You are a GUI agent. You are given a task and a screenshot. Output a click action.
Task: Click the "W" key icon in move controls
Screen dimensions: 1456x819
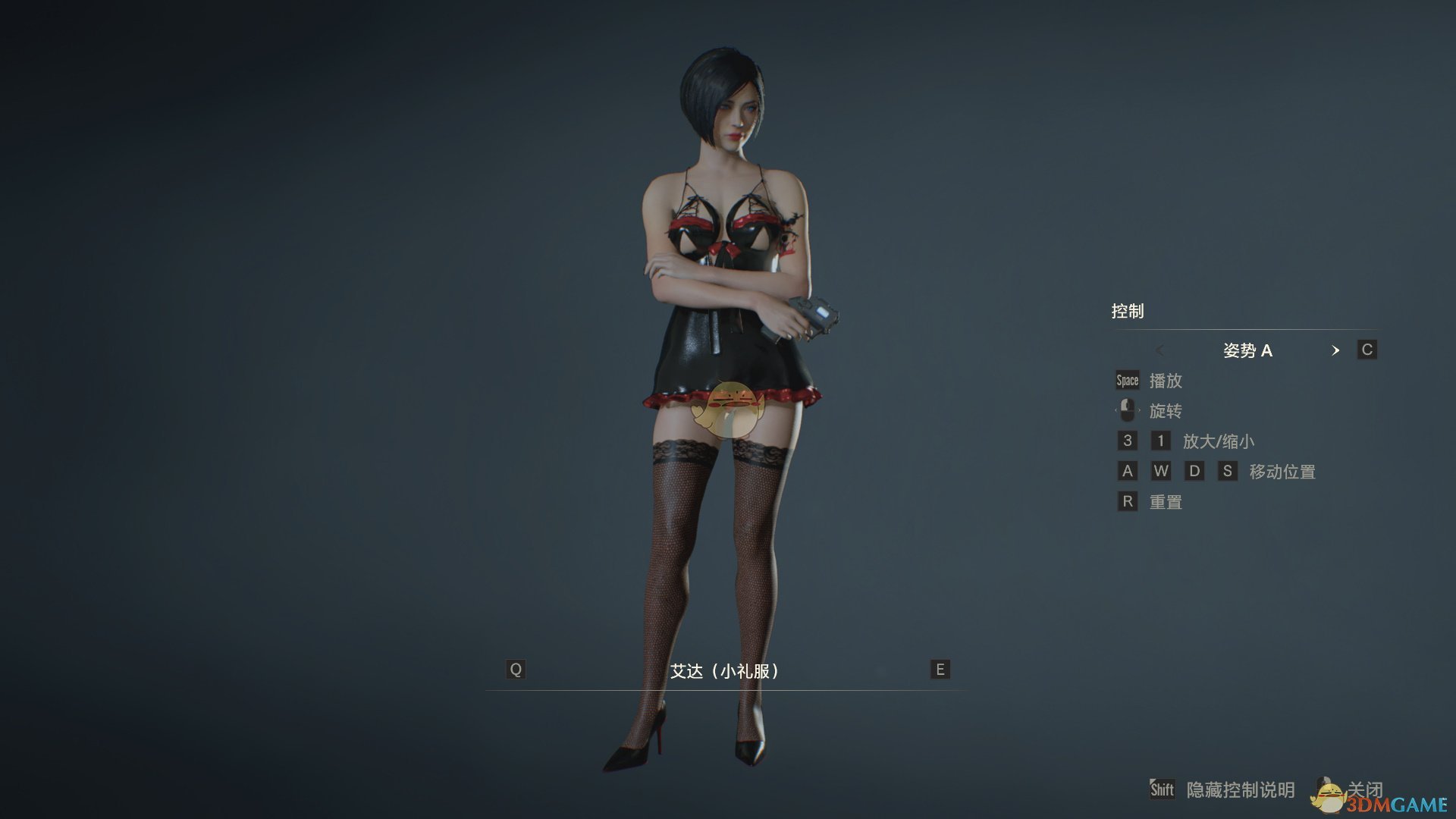click(x=1161, y=471)
